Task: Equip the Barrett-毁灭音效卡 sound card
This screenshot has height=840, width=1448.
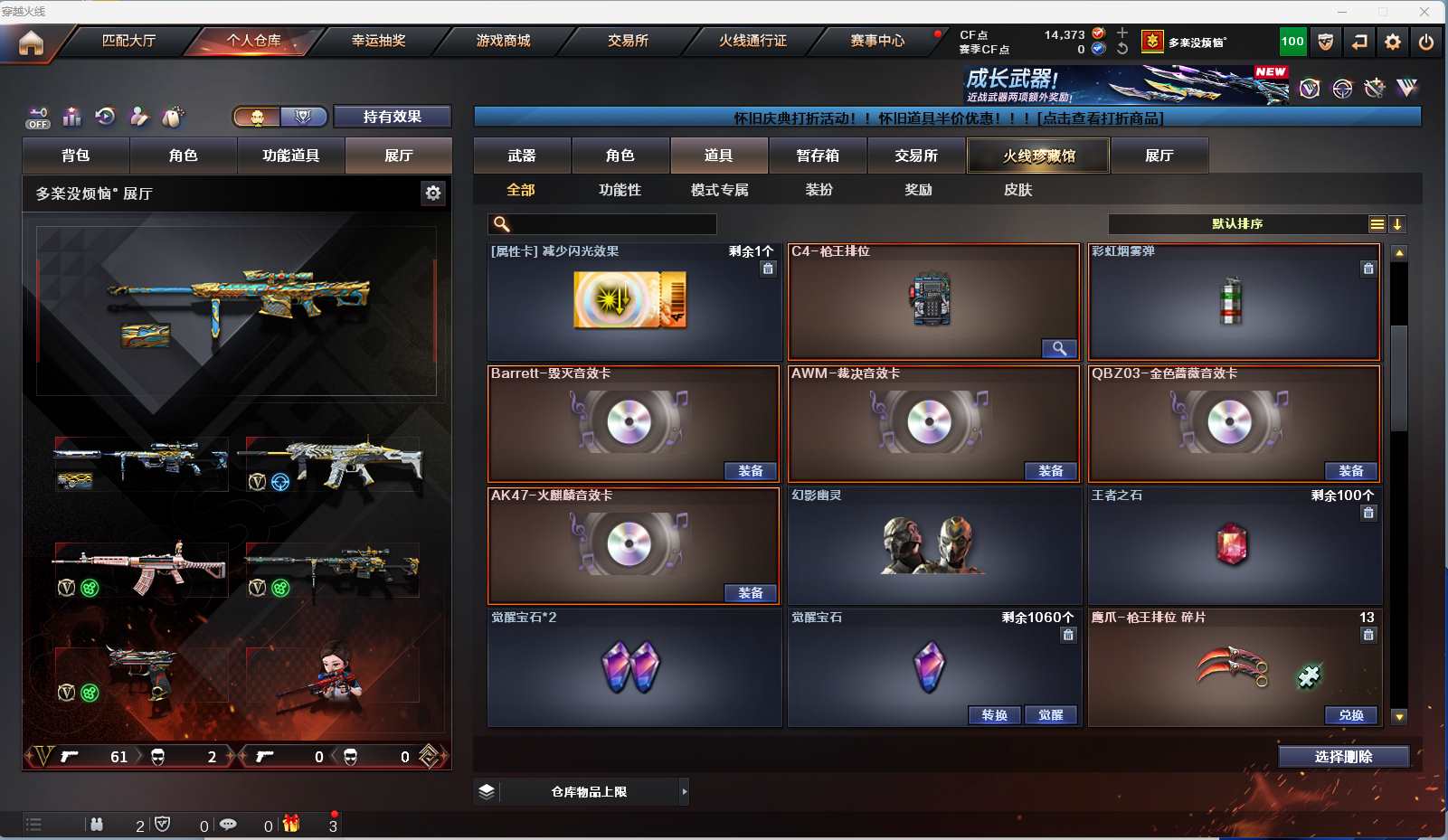Action: (750, 471)
